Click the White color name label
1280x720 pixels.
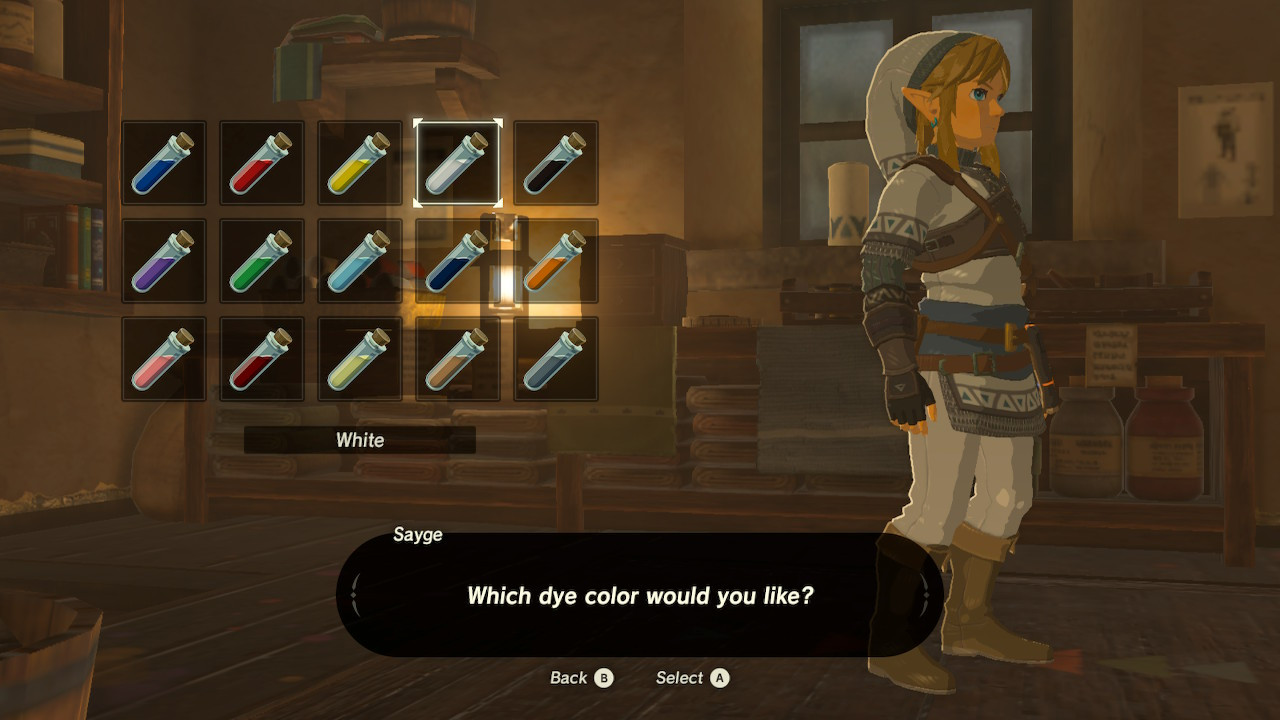[360, 440]
